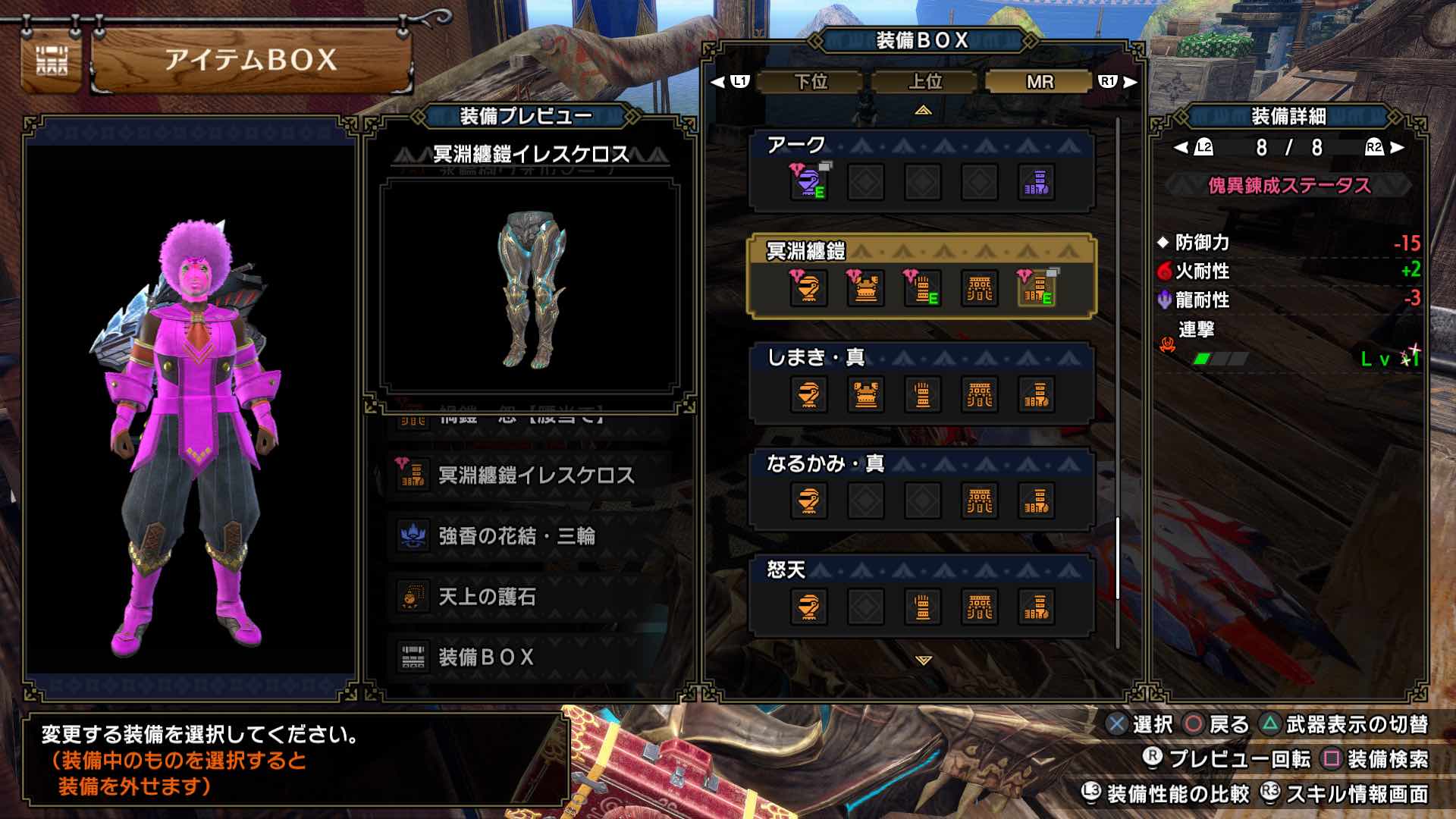Select the waist armor icon of なるかみ・真

[x=981, y=500]
